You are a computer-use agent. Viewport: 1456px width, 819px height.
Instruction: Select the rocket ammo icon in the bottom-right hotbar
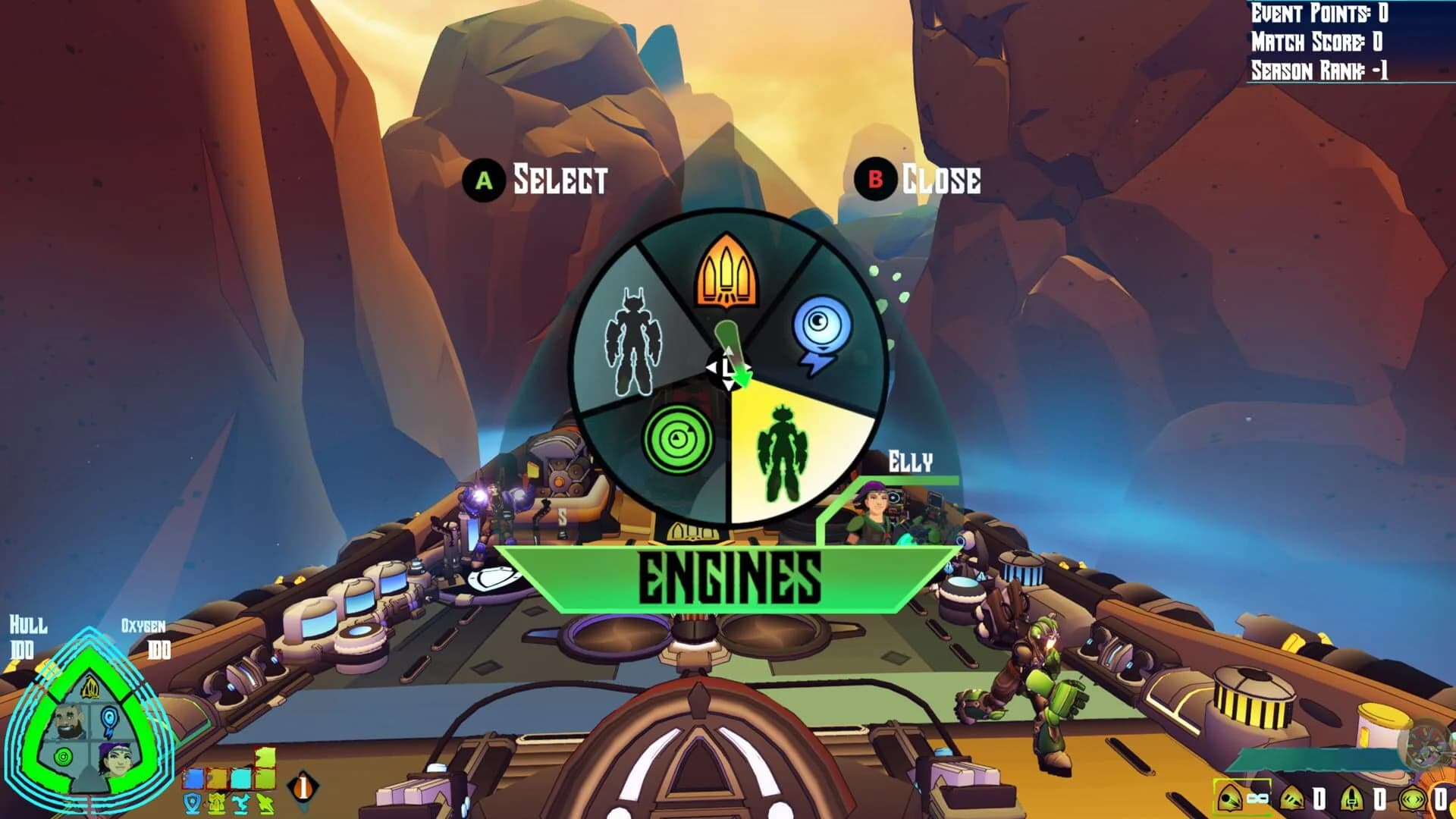(1351, 799)
